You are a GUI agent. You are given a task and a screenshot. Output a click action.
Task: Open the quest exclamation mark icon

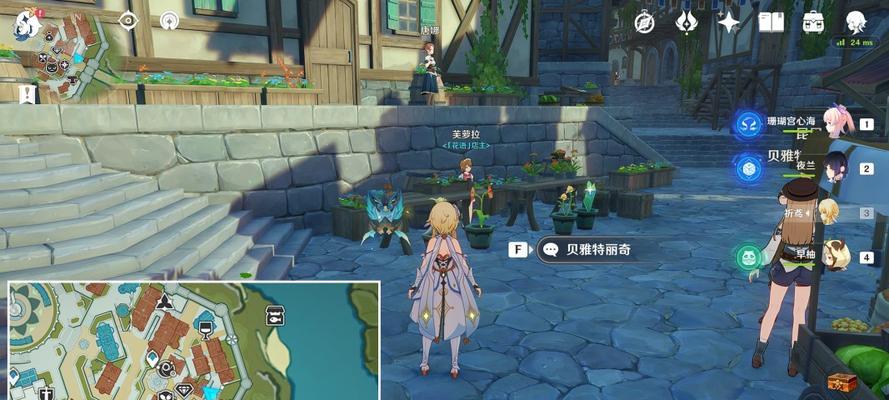pyautogui.click(x=25, y=93)
